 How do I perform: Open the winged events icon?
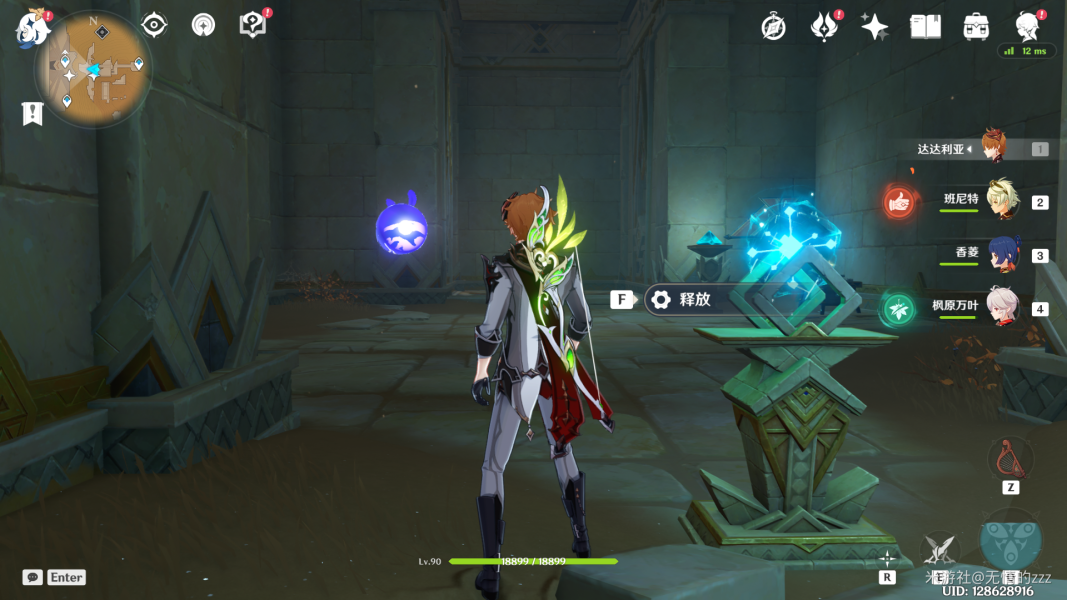824,27
